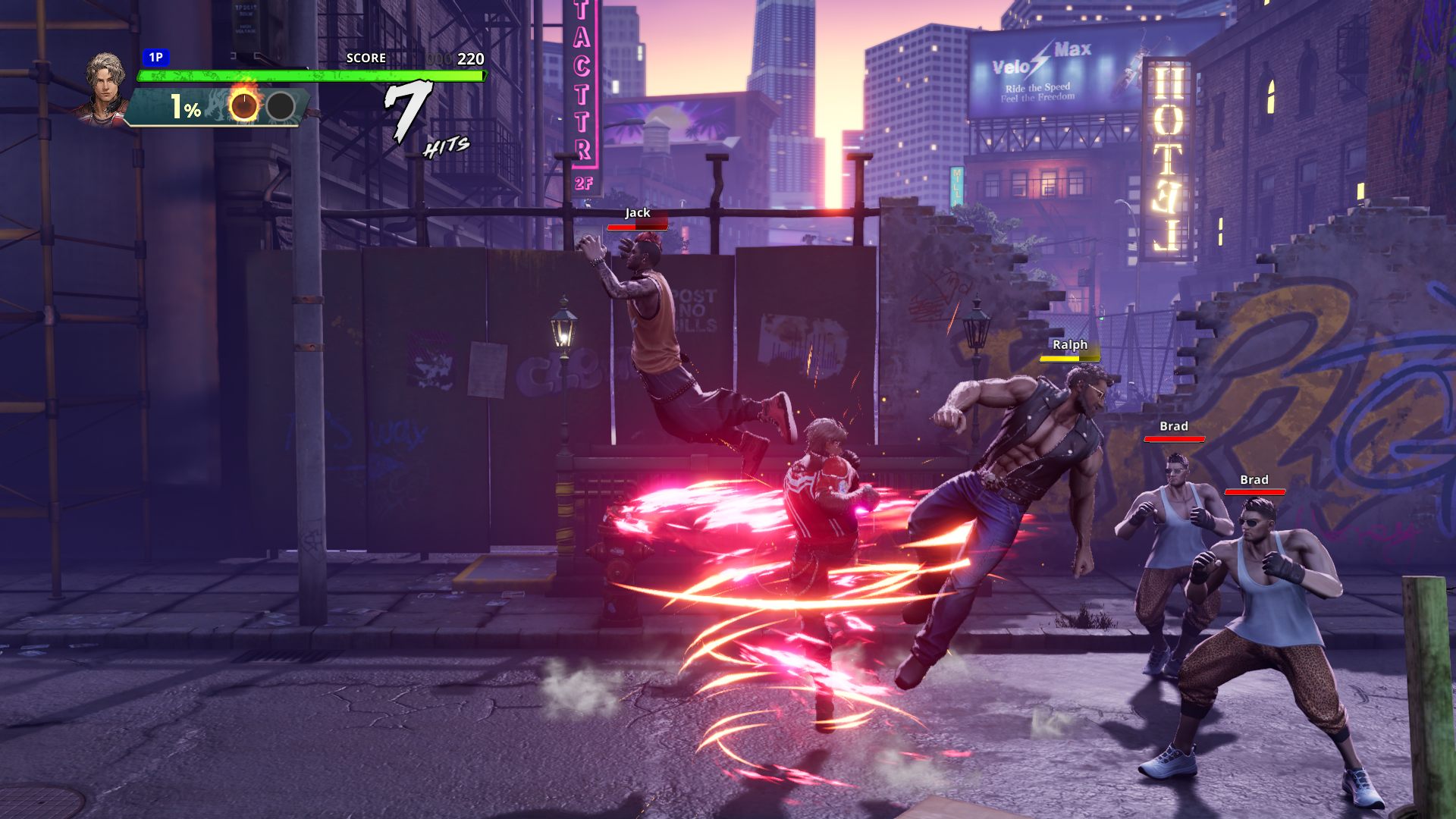Select the flaming charged special orb
The width and height of the screenshot is (1456, 819).
[x=244, y=106]
